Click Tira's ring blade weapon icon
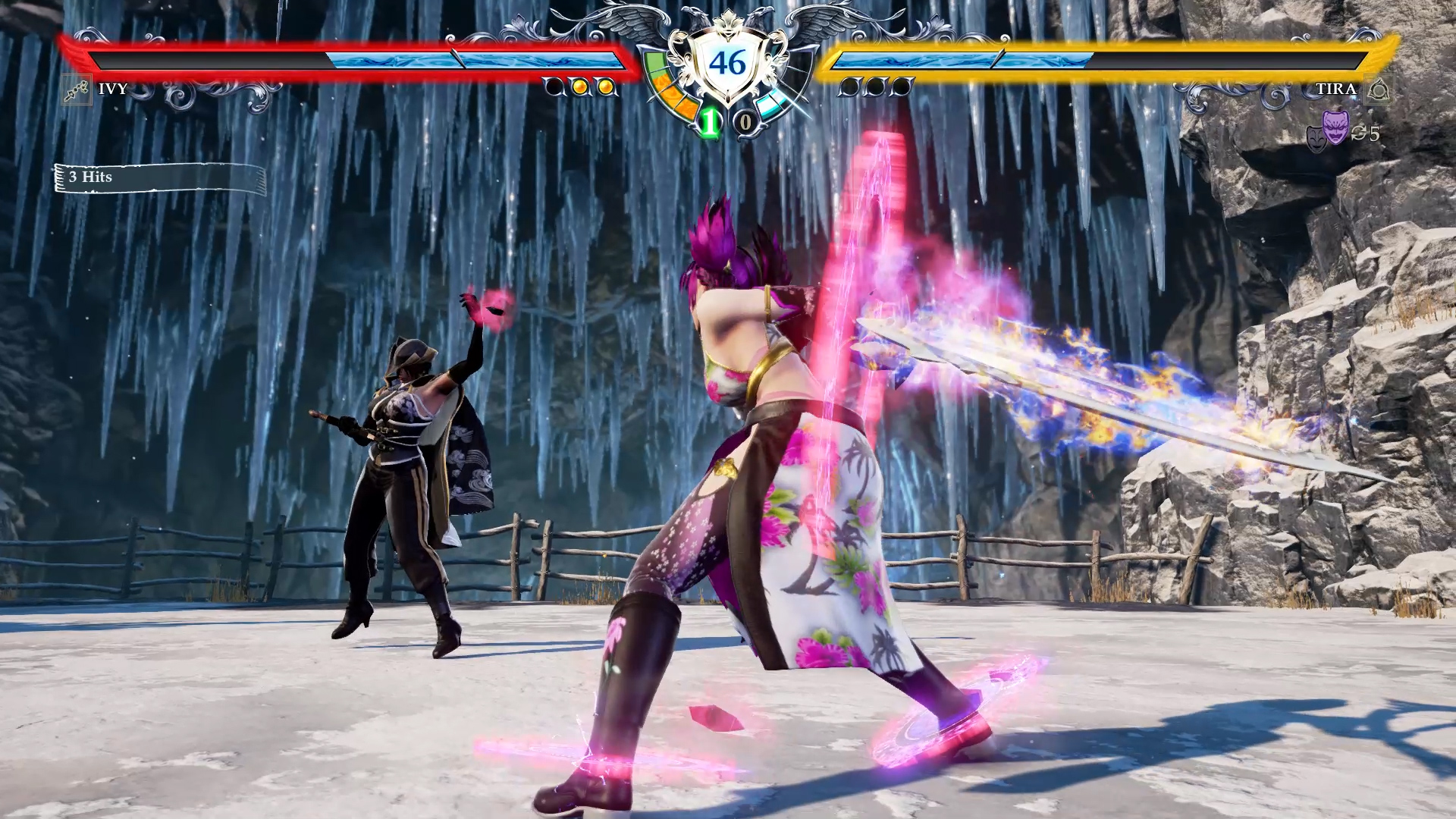Viewport: 1456px width, 819px height. click(1378, 89)
